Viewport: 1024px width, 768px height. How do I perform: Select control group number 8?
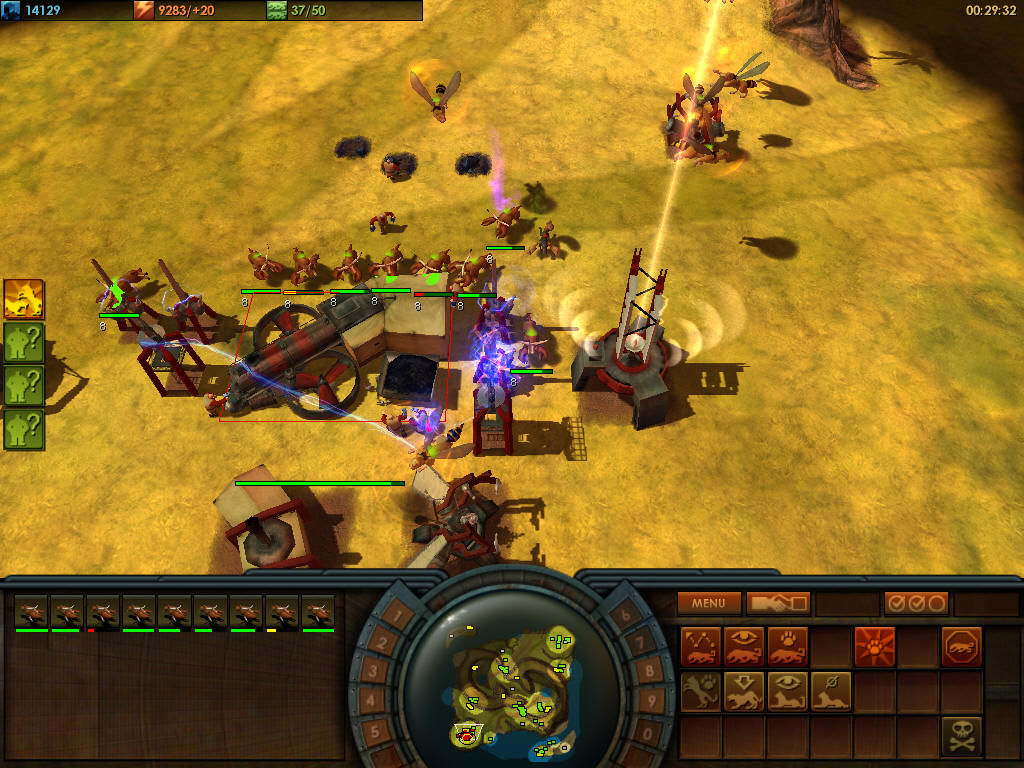(651, 670)
